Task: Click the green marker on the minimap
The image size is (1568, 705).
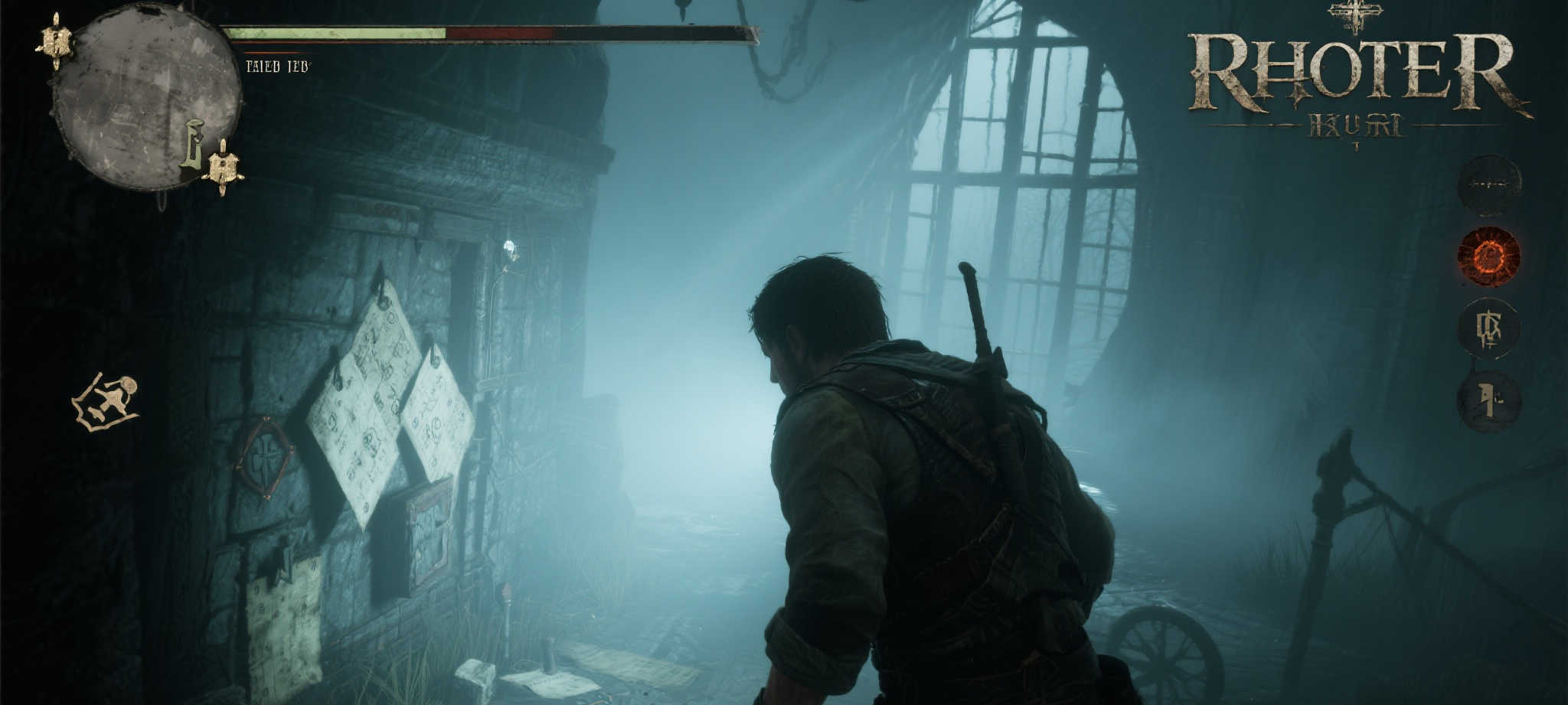Action: click(193, 145)
